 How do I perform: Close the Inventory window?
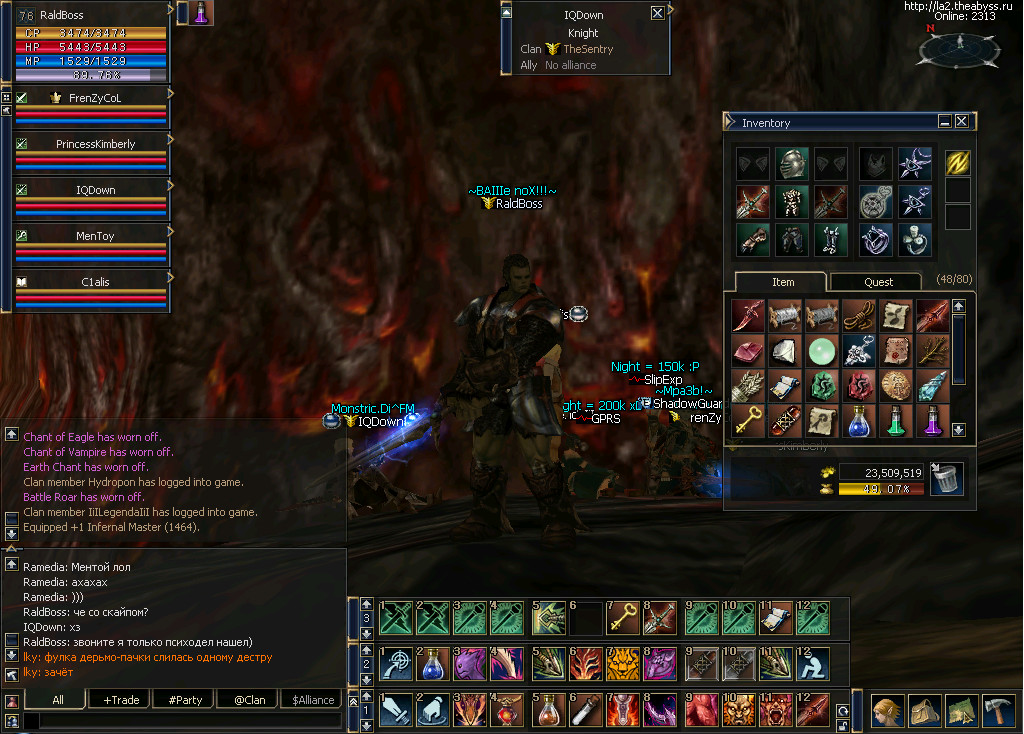(962, 121)
